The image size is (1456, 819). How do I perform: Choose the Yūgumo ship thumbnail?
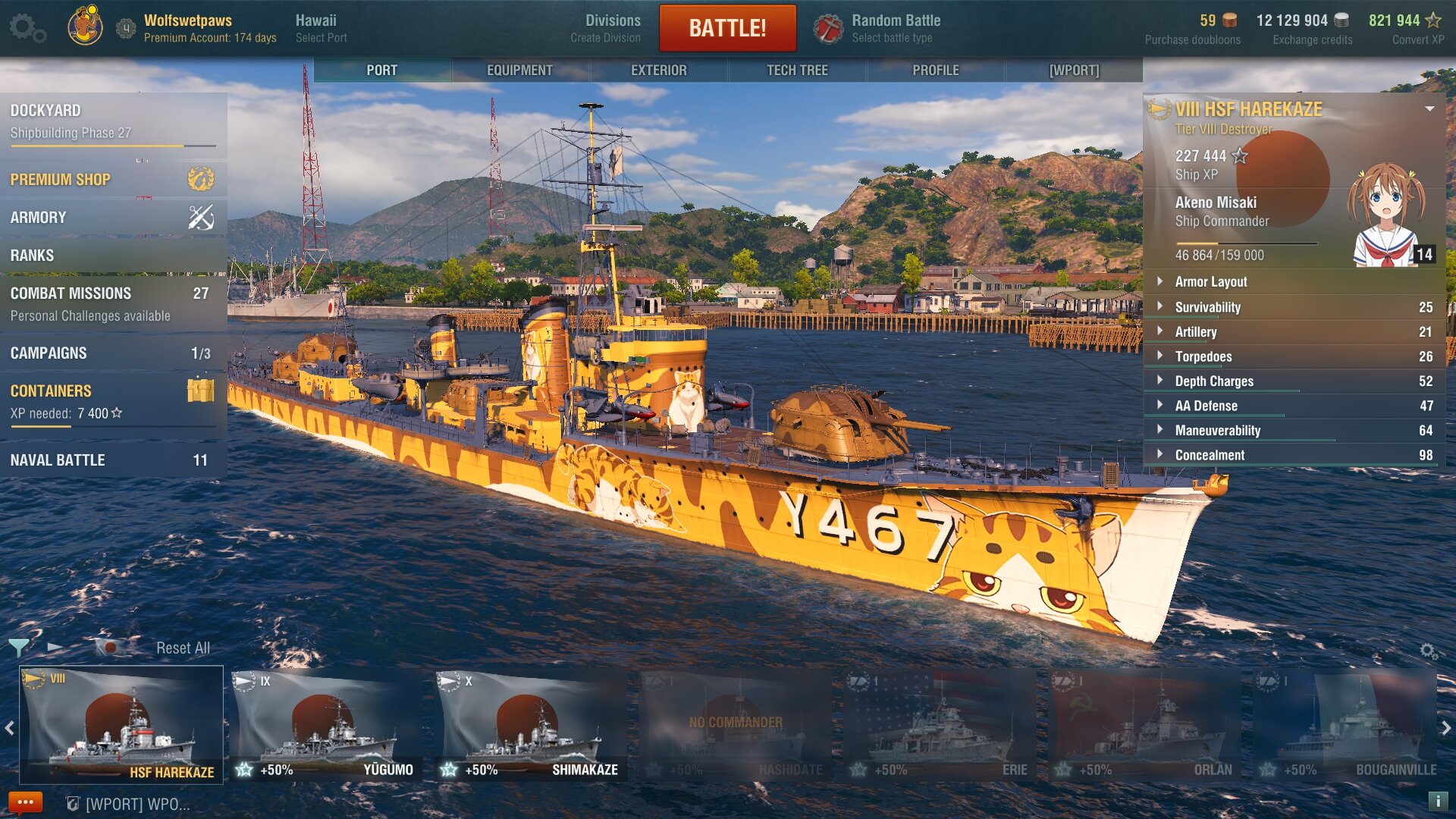(327, 725)
